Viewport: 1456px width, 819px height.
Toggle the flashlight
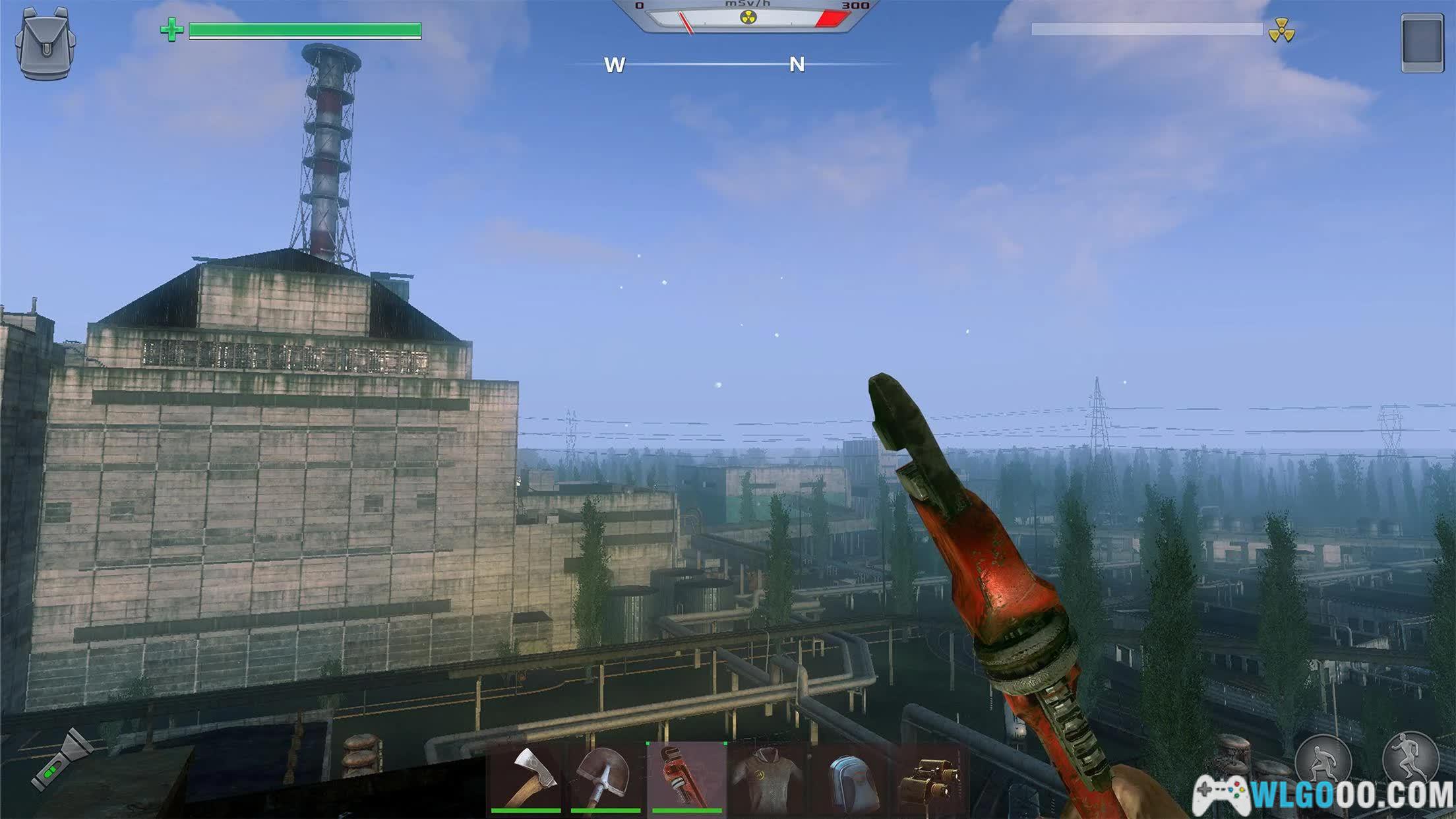61,760
